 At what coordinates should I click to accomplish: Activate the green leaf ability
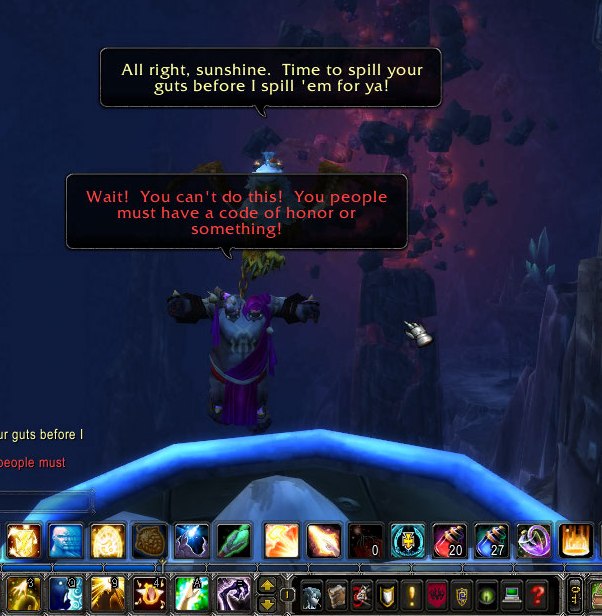coord(234,541)
